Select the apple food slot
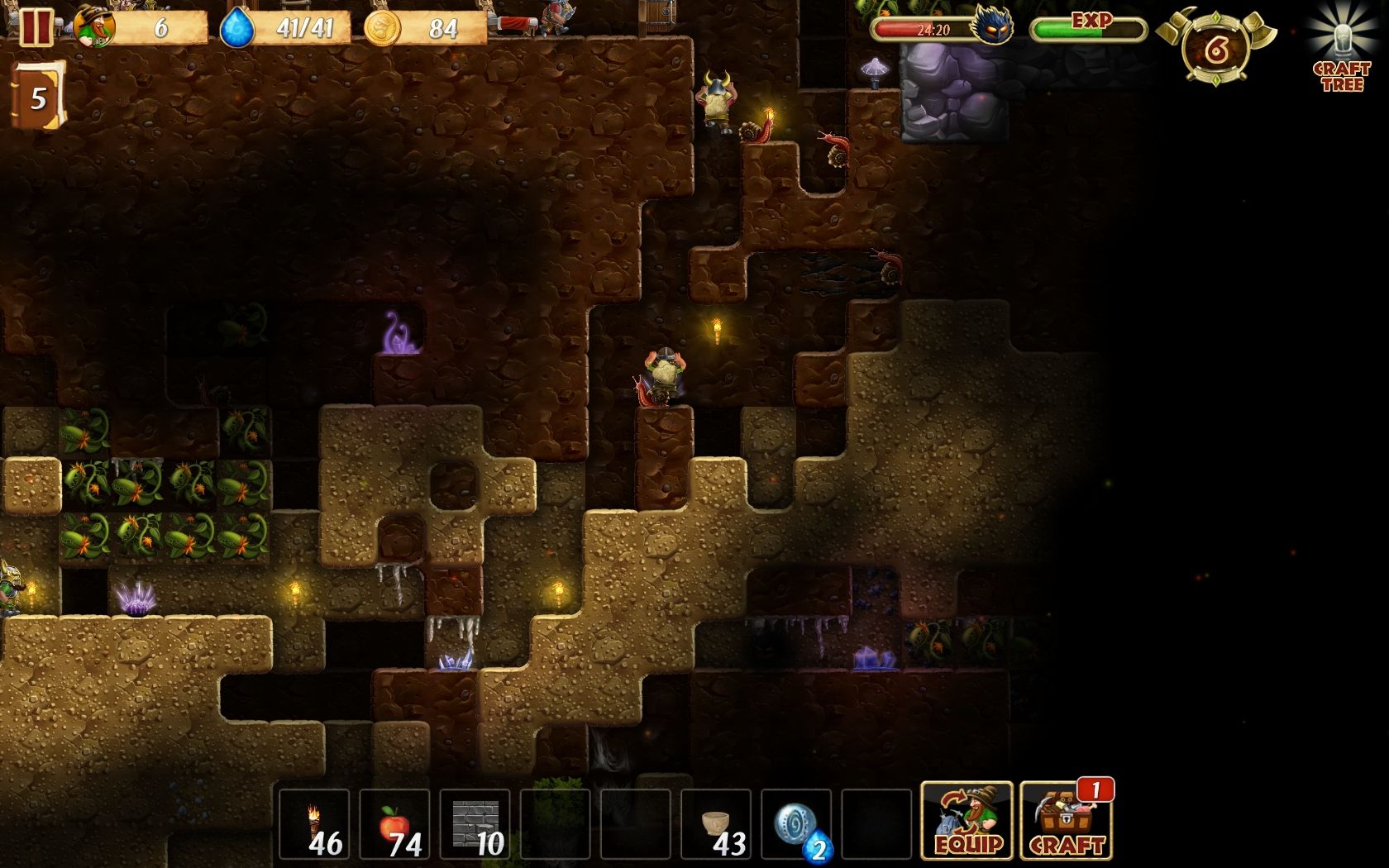 tap(394, 824)
